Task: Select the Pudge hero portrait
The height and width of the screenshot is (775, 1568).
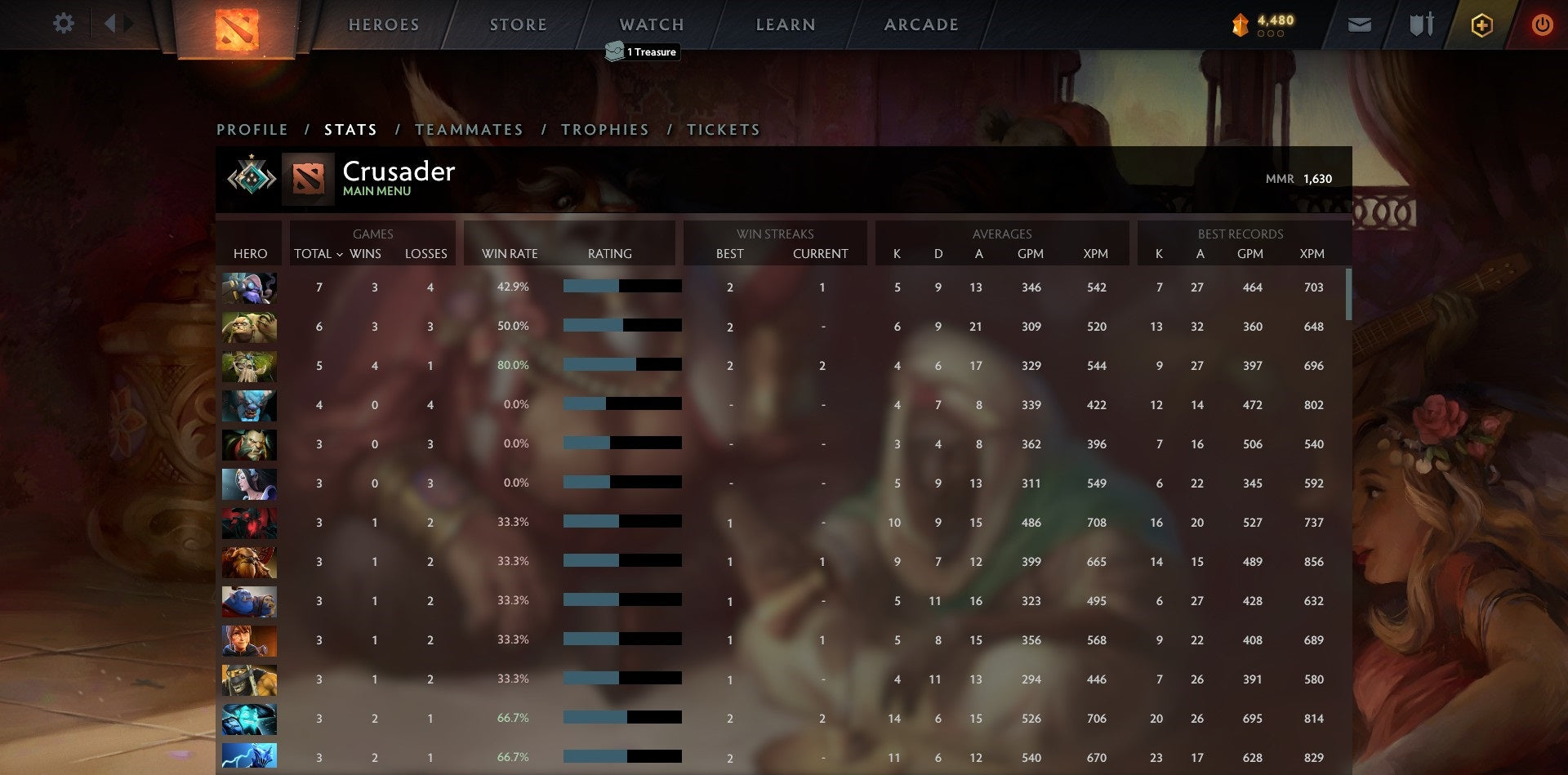Action: click(249, 327)
